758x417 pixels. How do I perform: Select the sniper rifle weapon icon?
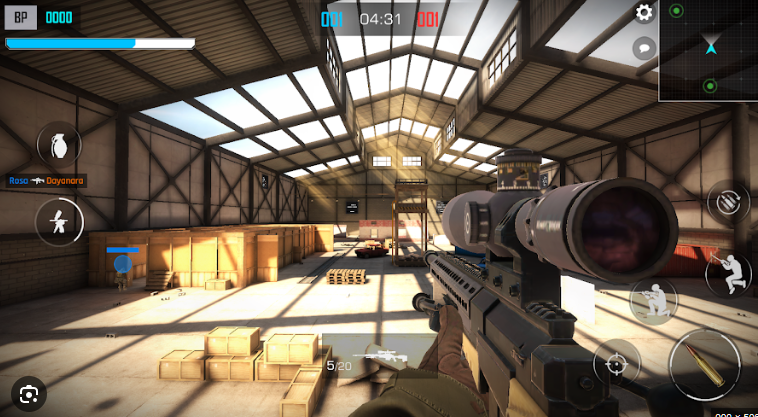click(381, 355)
